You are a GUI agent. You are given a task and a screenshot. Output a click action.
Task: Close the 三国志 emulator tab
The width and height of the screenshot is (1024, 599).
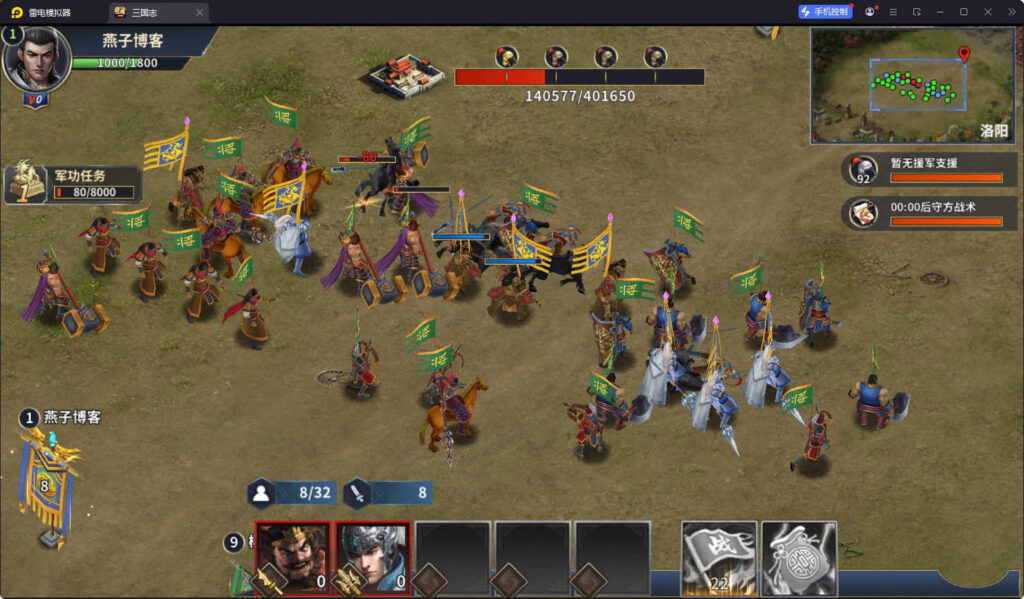coord(199,12)
